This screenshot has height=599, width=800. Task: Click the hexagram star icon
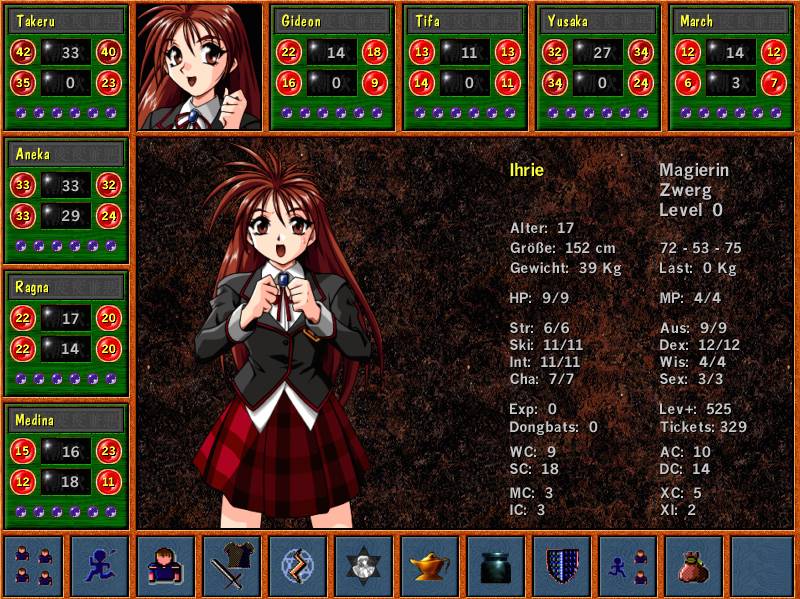[x=364, y=566]
